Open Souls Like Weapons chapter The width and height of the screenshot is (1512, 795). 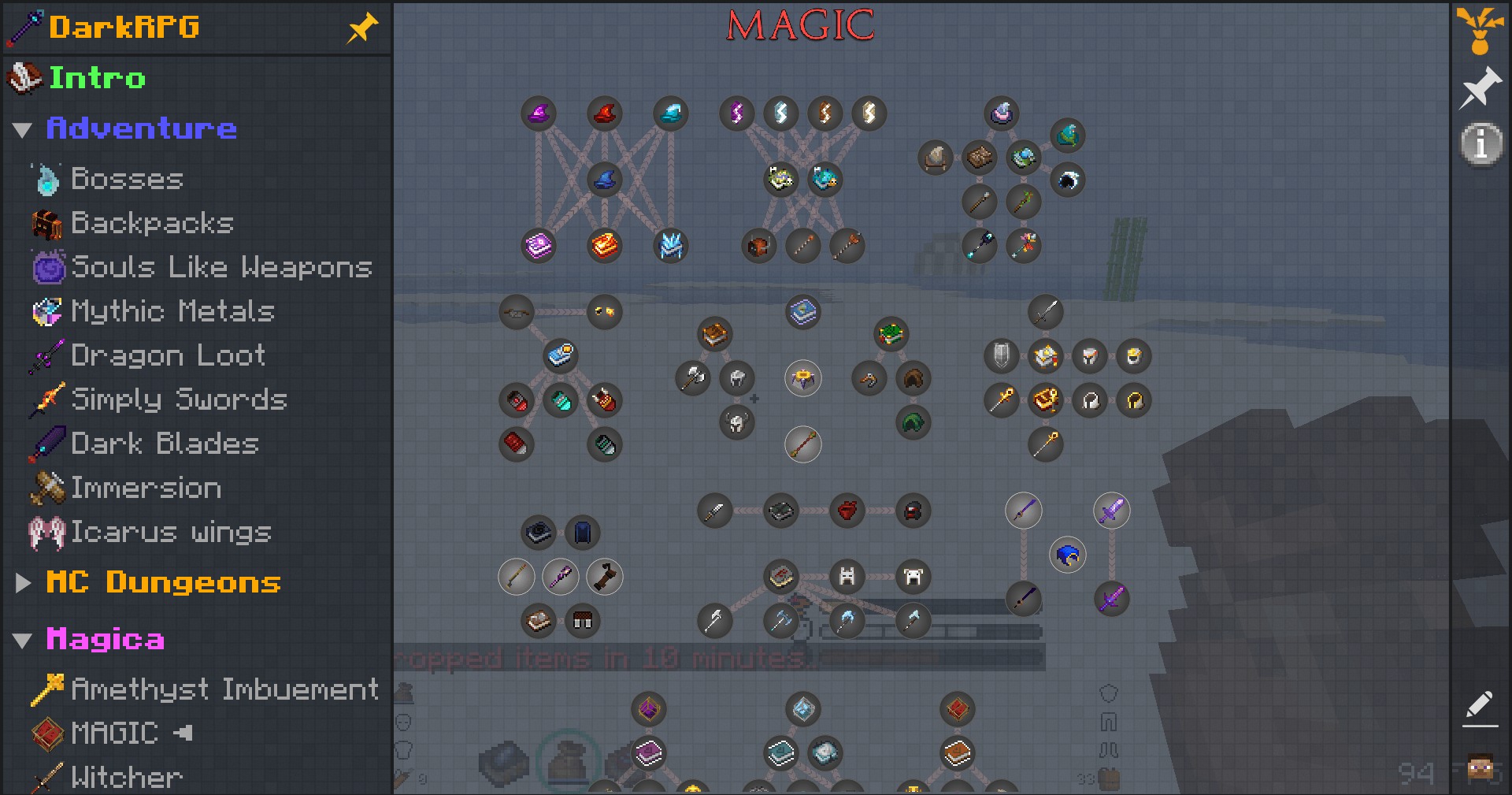click(x=220, y=267)
